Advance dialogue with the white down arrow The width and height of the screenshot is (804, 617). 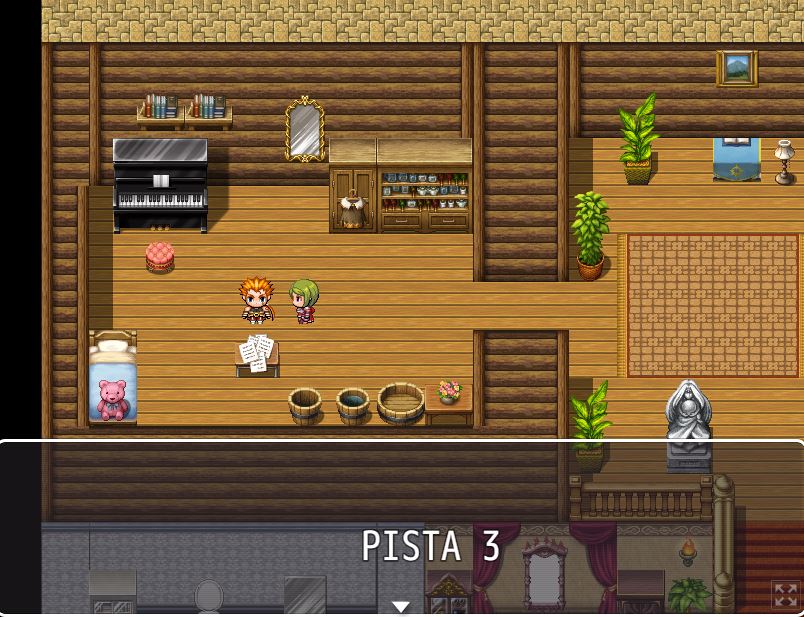(401, 606)
